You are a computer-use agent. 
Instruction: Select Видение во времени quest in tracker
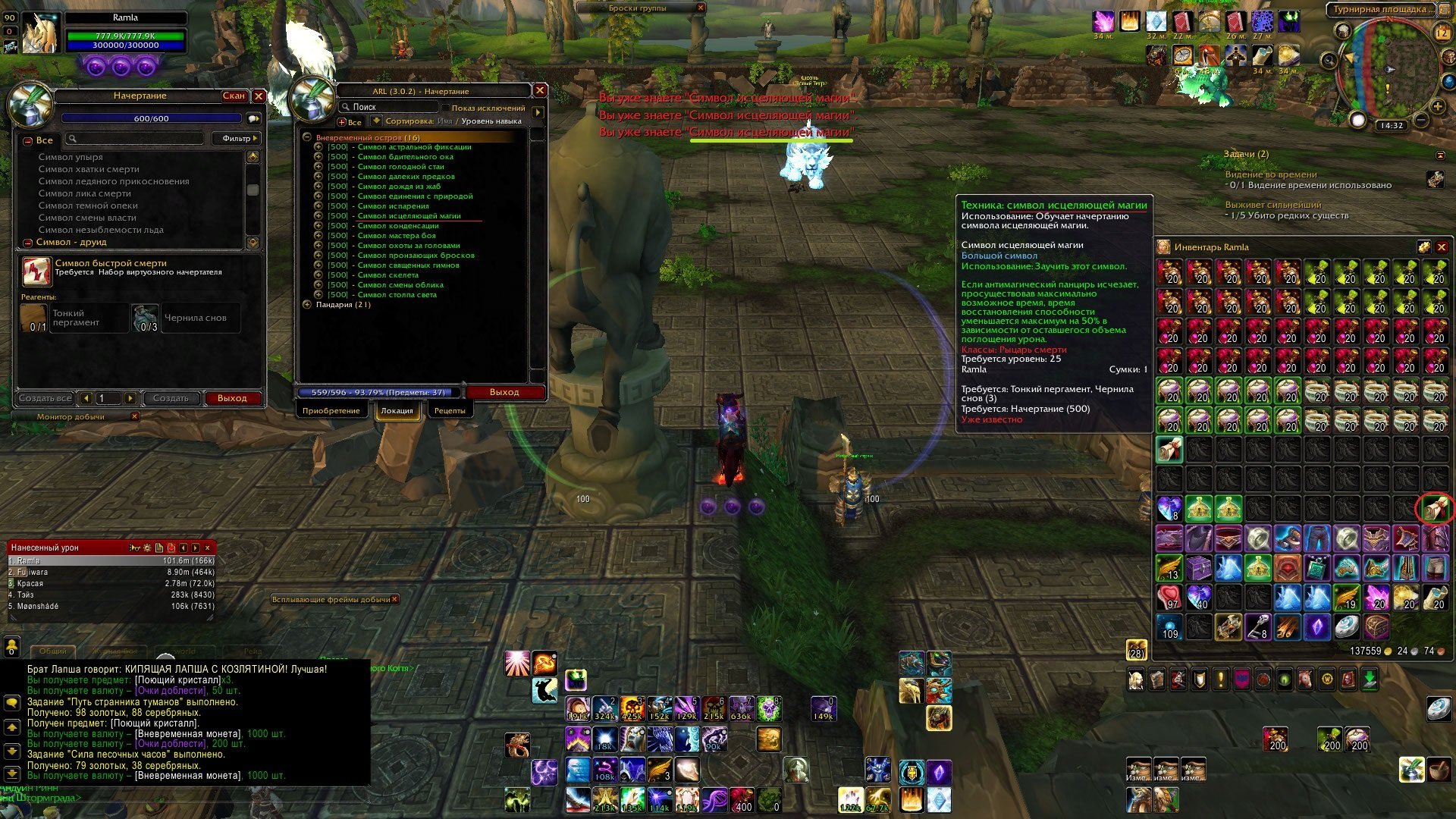coord(1270,174)
